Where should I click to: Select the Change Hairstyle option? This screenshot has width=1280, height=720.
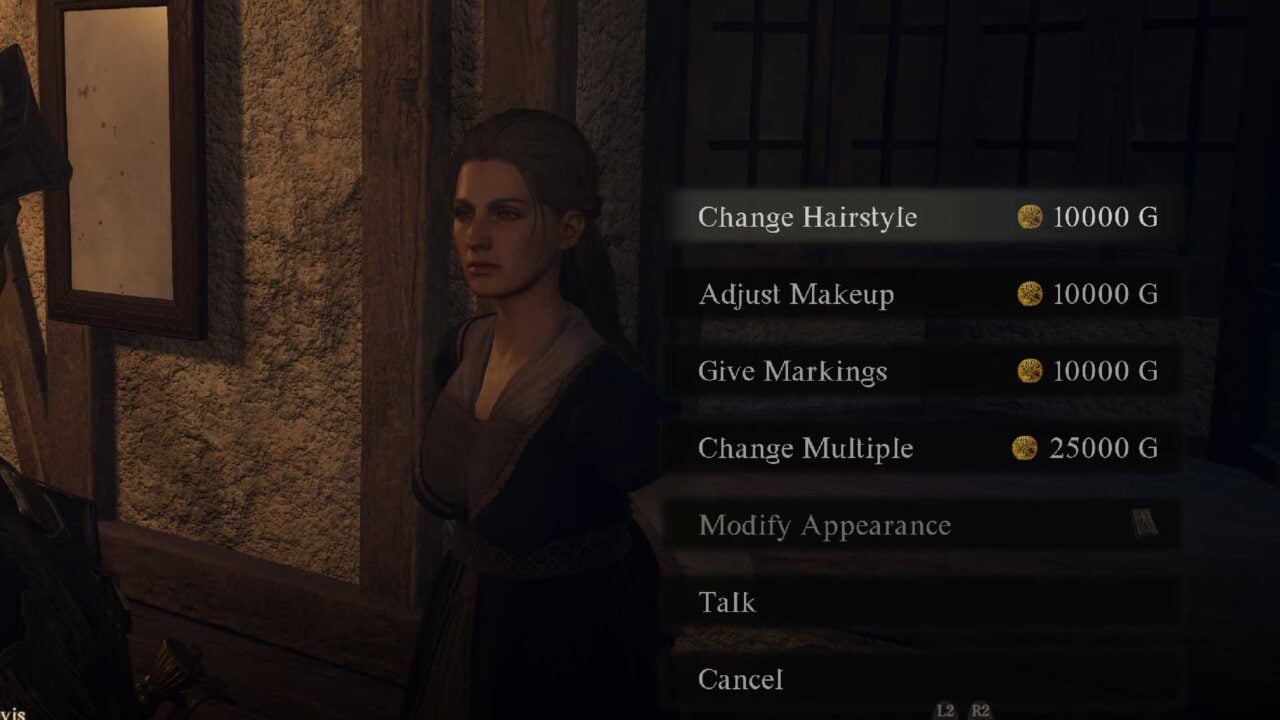[x=808, y=217]
